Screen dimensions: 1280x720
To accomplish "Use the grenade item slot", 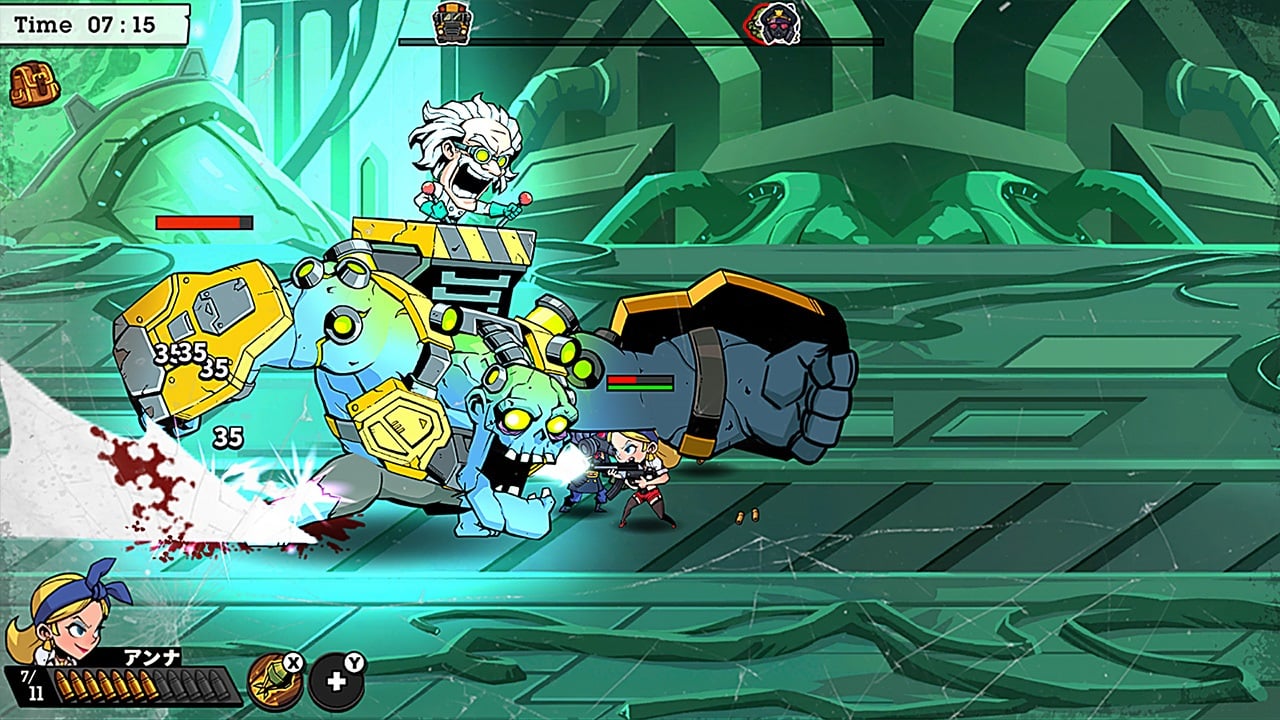I will coord(274,682).
